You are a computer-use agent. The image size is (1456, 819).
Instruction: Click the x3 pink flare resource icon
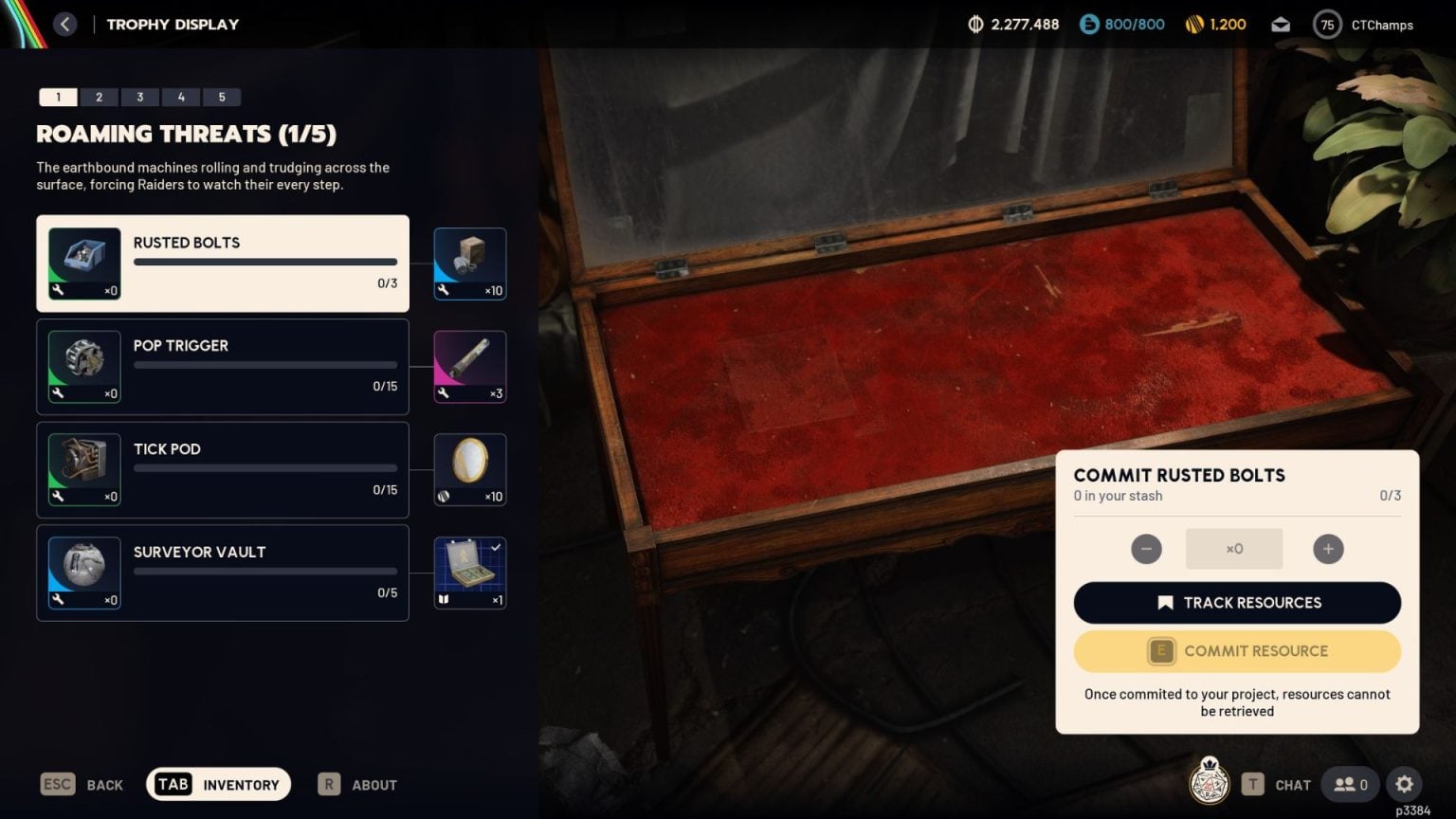tap(469, 366)
